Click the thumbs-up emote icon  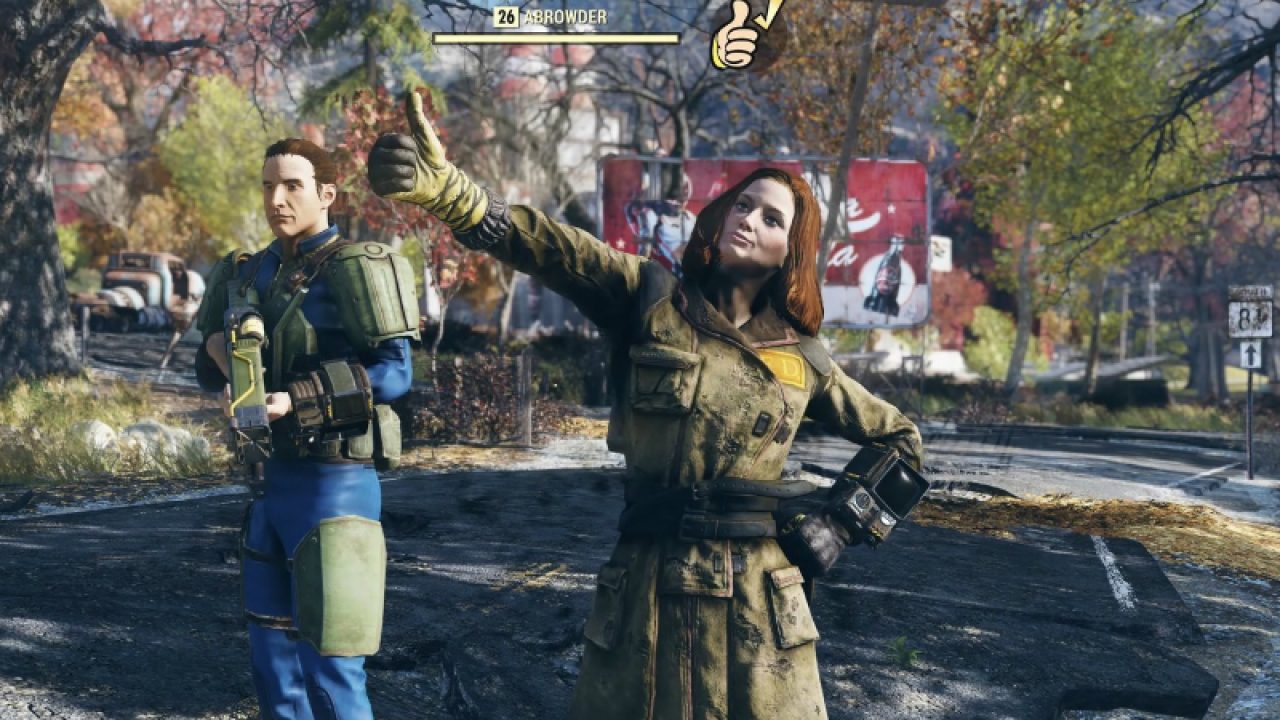point(741,35)
